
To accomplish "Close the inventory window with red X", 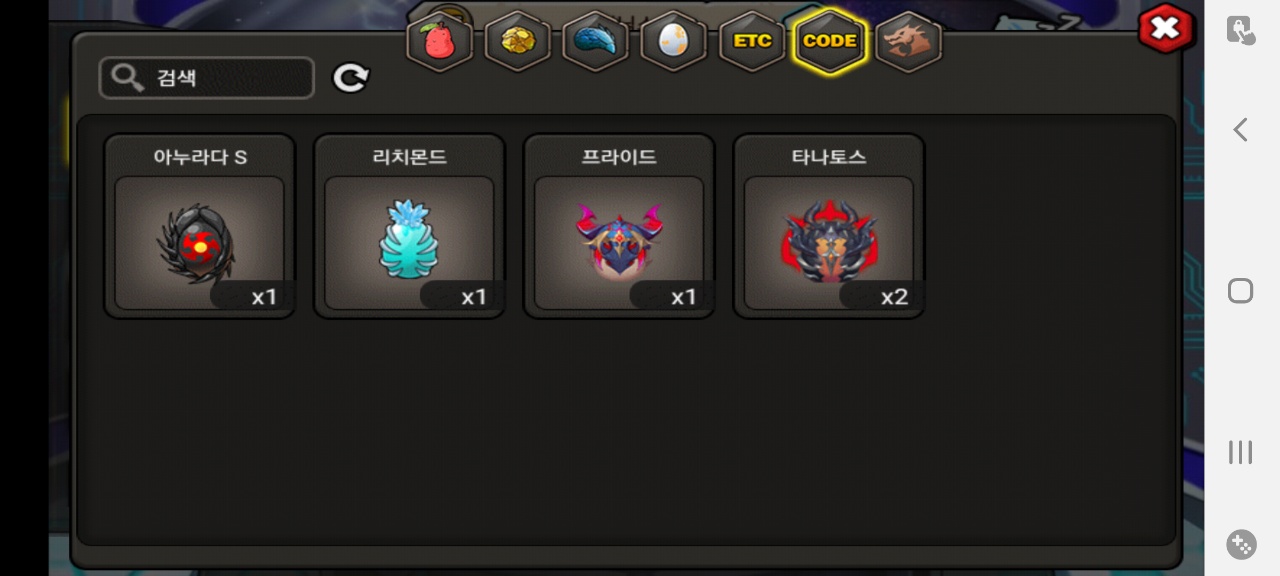I will 1165,28.
